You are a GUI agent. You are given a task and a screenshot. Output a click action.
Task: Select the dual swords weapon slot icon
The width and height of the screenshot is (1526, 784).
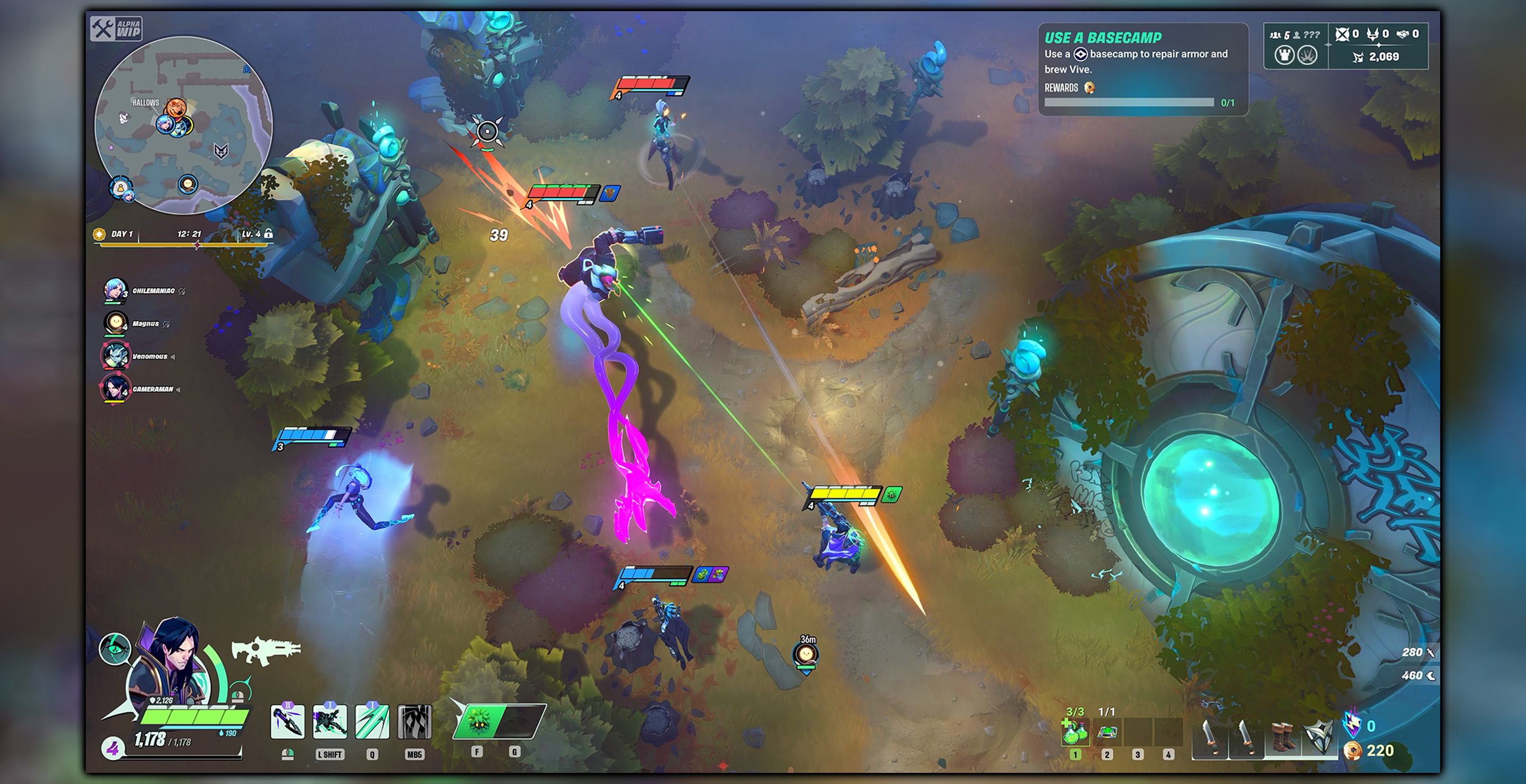point(1210,737)
